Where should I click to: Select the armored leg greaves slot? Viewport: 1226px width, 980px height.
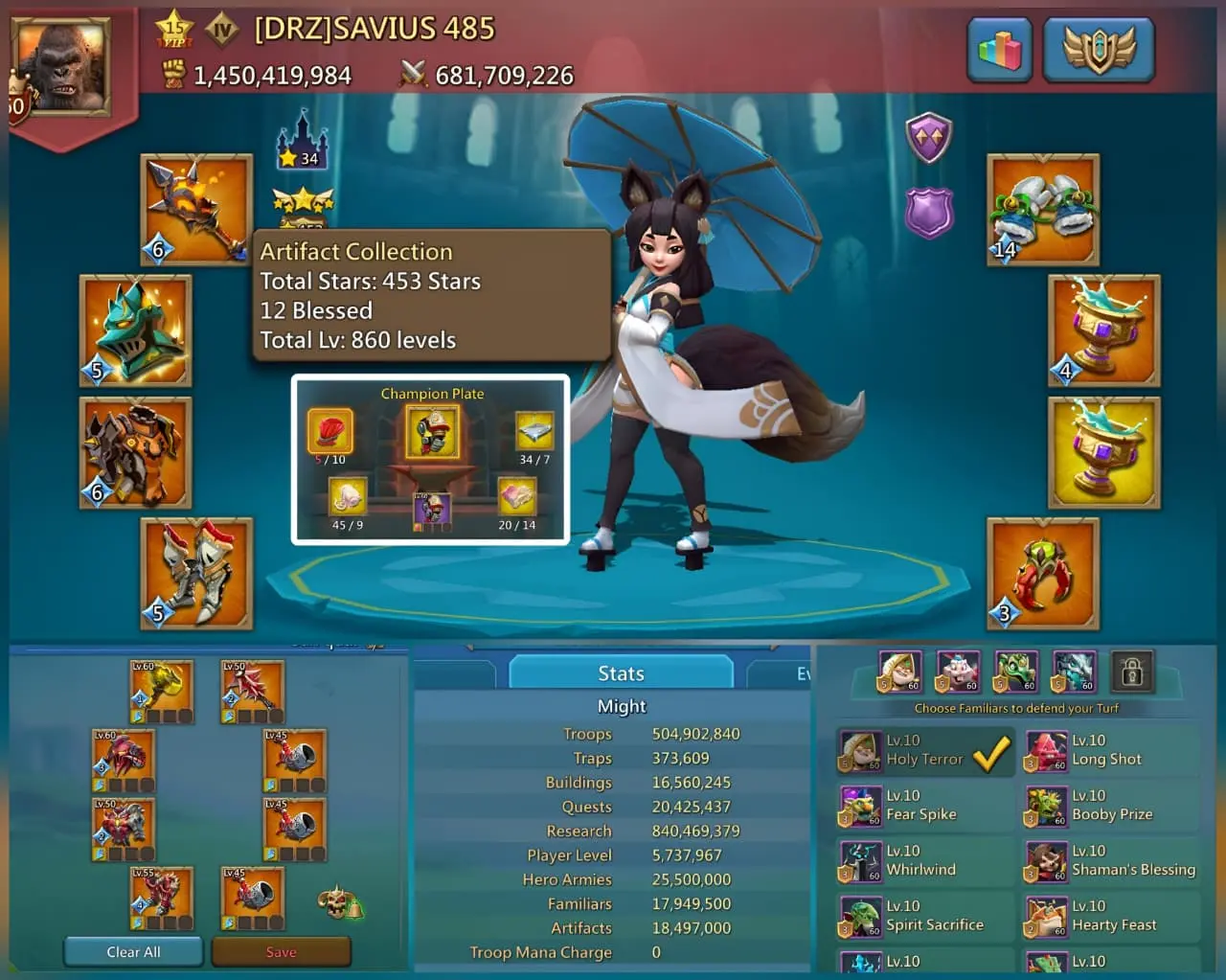pyautogui.click(x=196, y=574)
